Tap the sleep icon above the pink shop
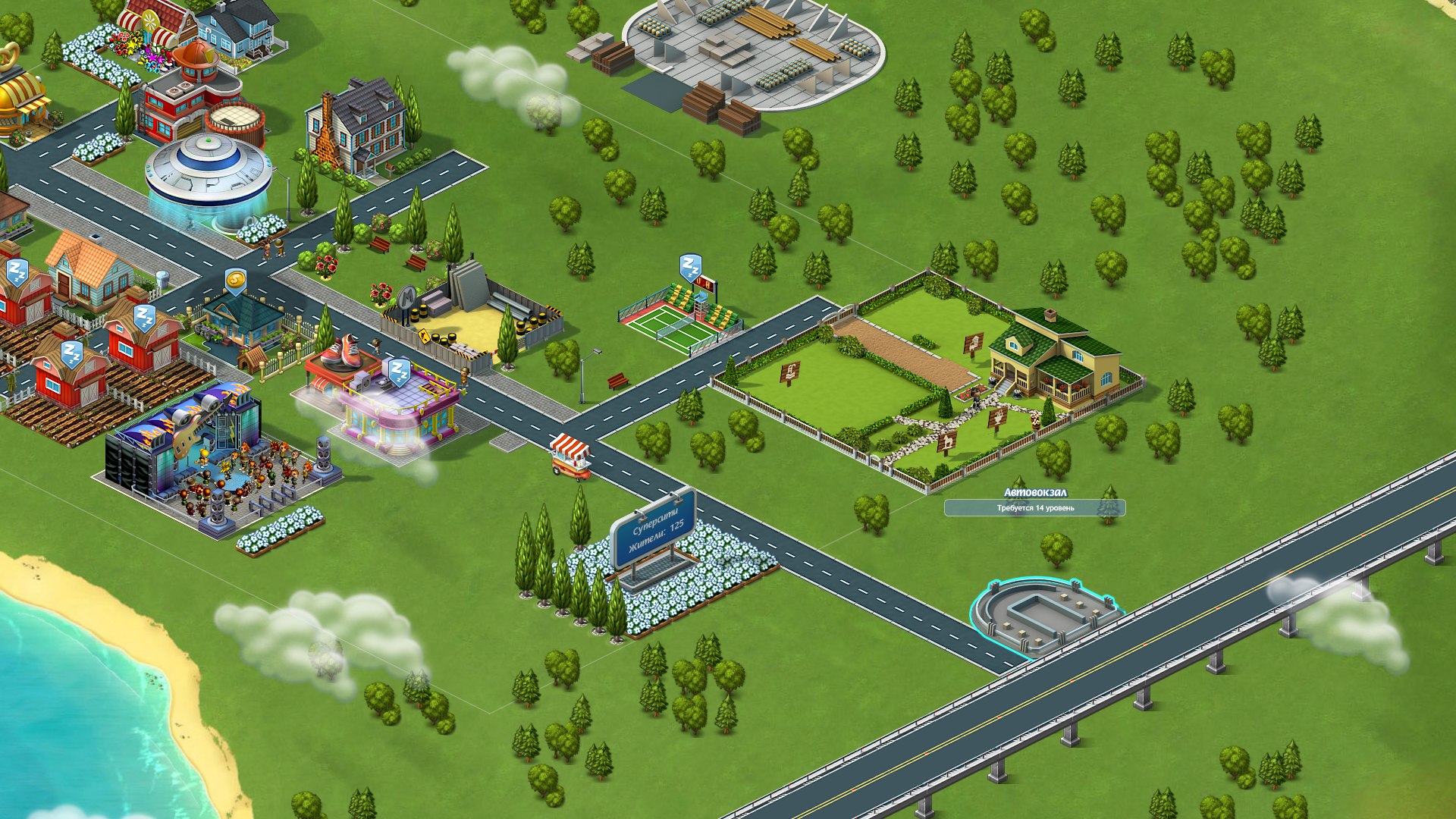Viewport: 1456px width, 819px height. (x=399, y=372)
